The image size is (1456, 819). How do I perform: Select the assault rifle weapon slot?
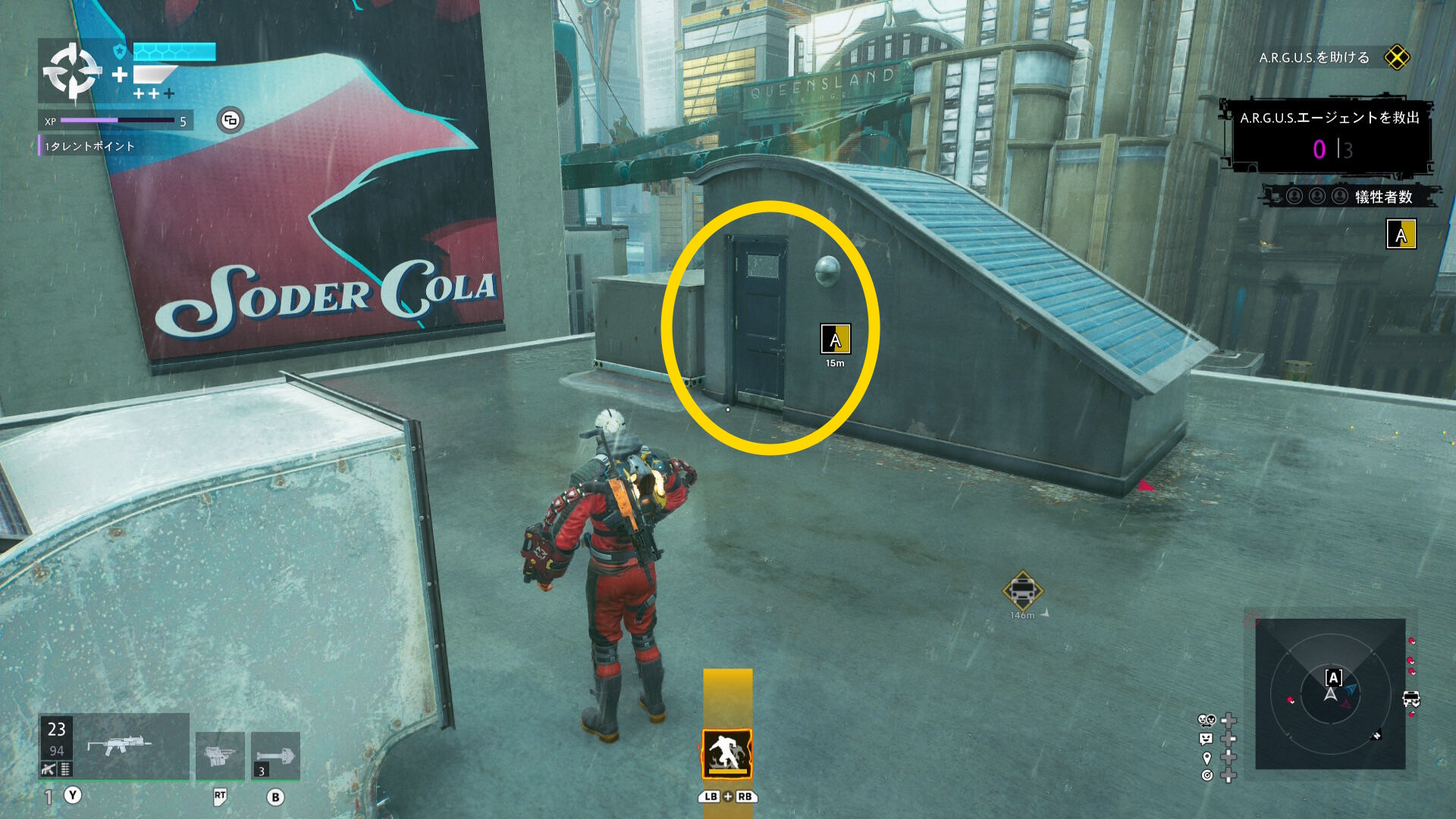click(x=115, y=746)
